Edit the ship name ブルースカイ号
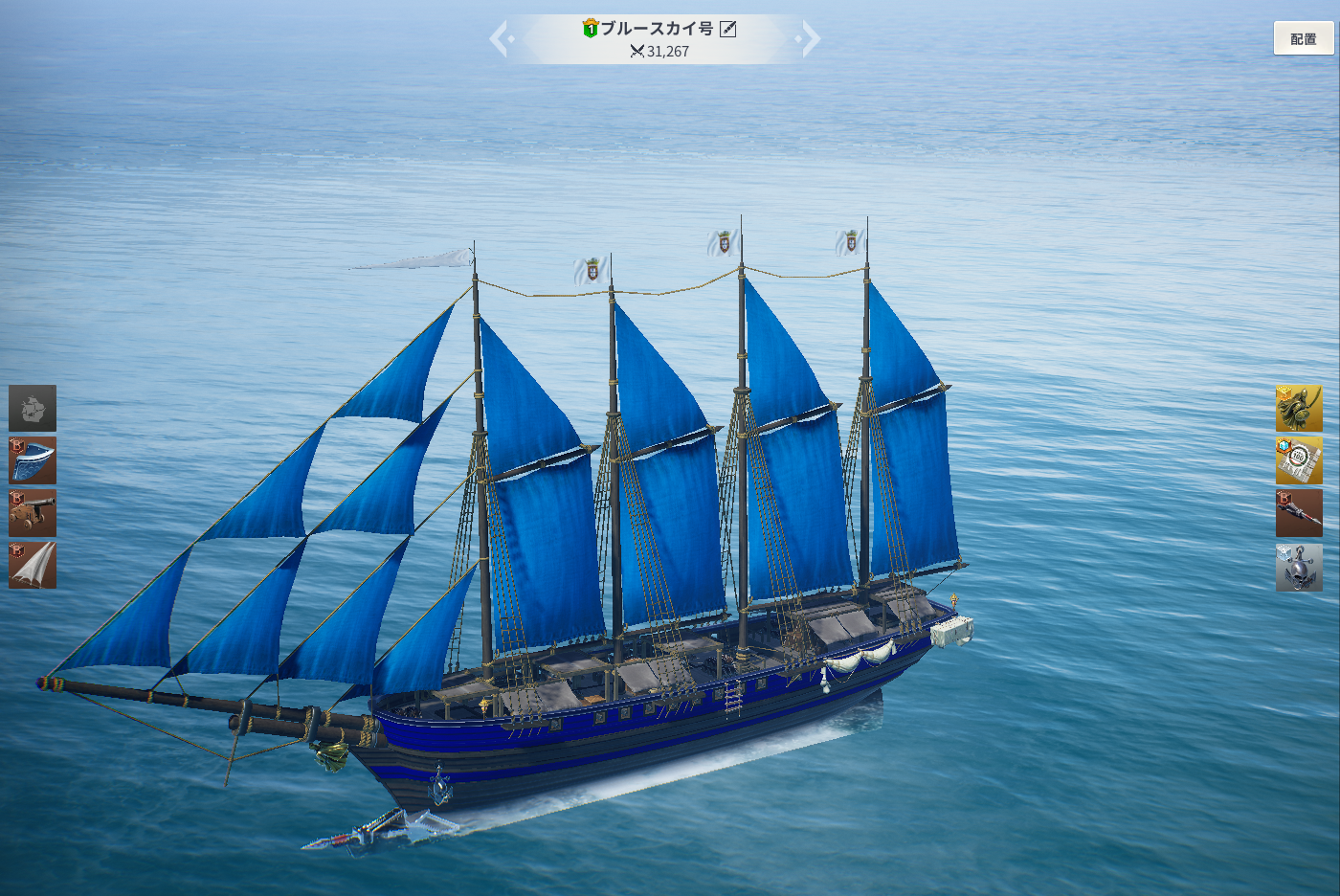Viewport: 1340px width, 896px height. coord(728,29)
